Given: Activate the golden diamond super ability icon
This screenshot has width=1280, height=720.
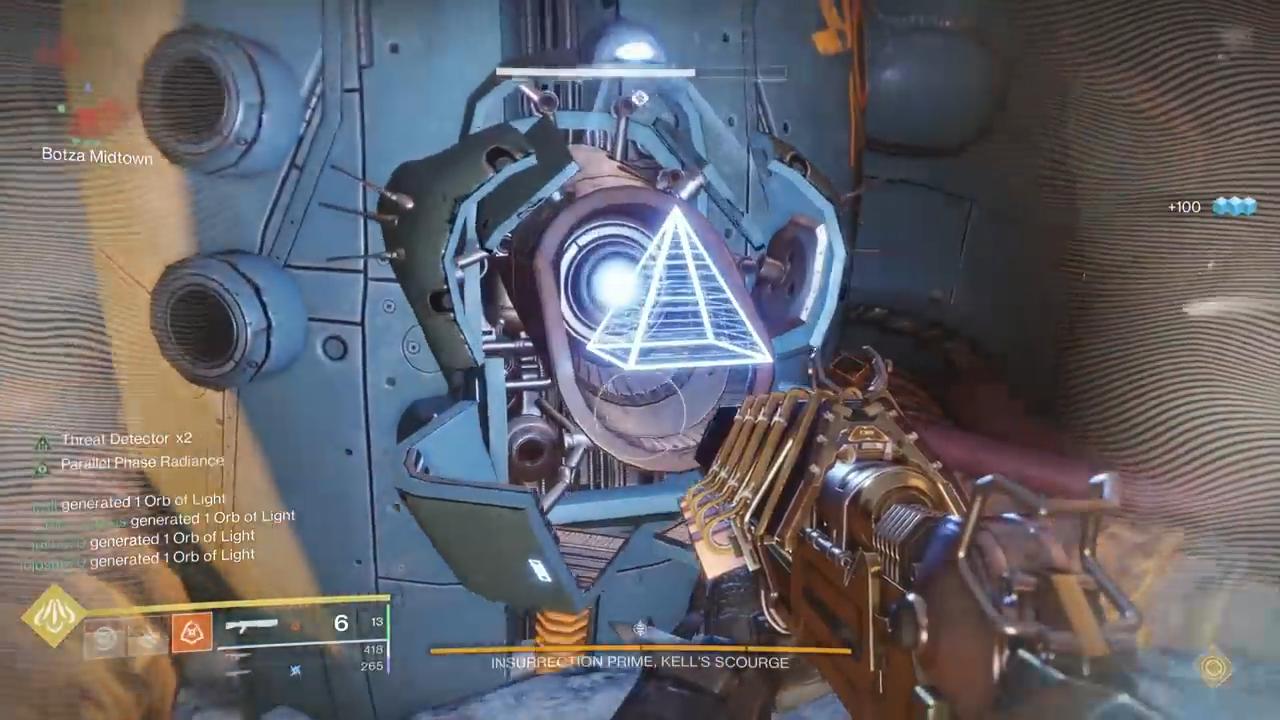Looking at the screenshot, I should (x=54, y=616).
